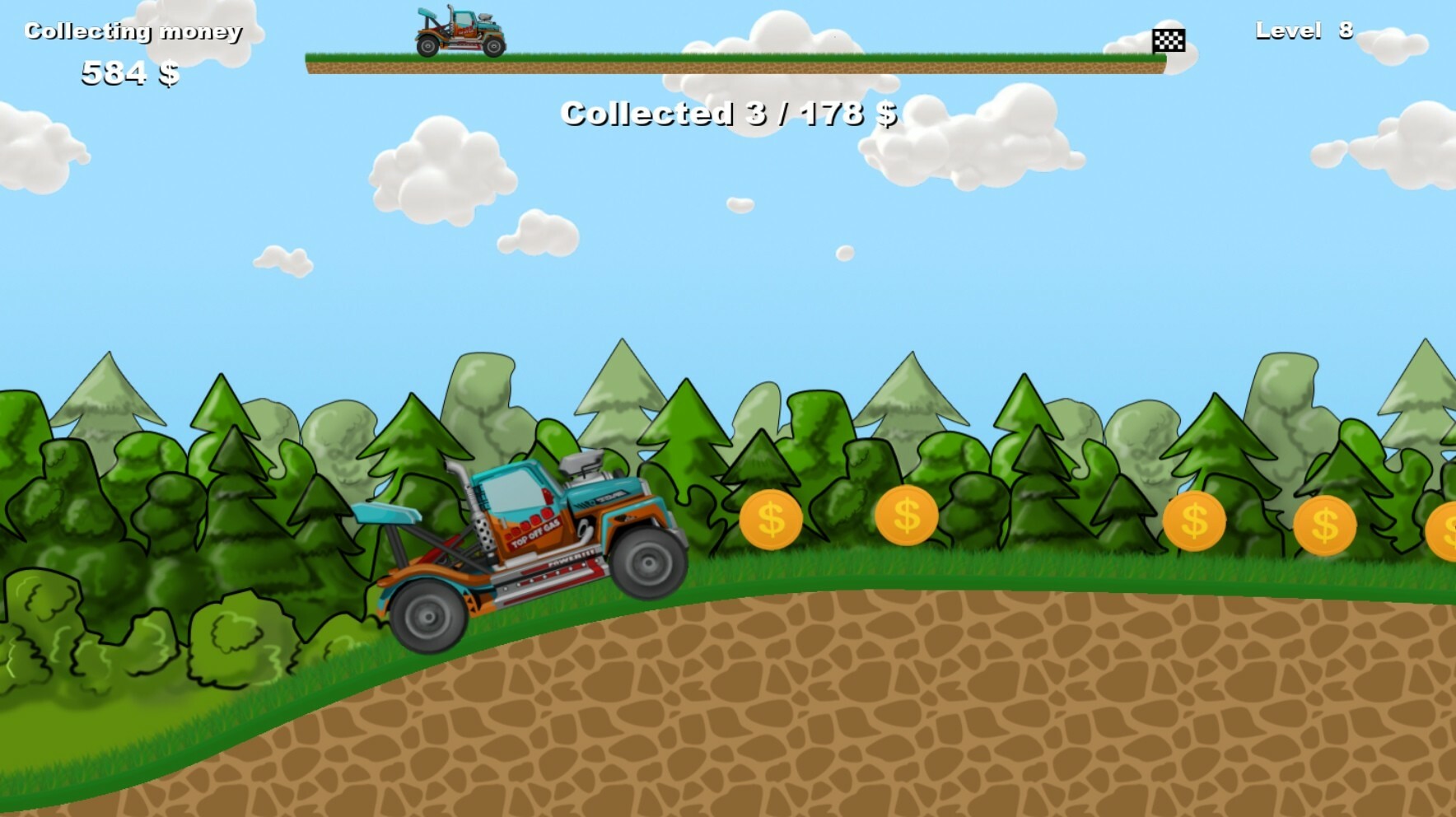Click the Collecting money label

coord(134,30)
